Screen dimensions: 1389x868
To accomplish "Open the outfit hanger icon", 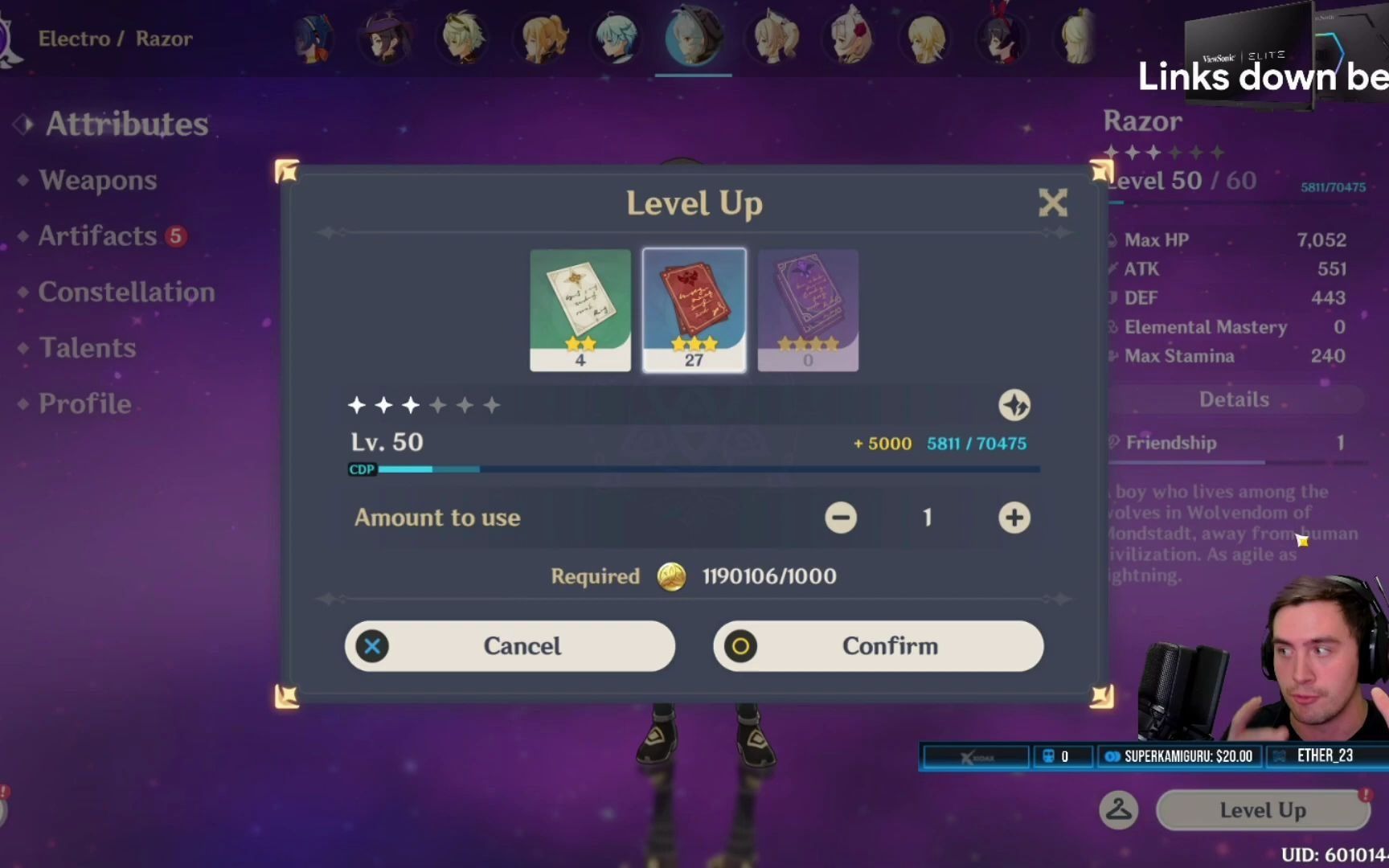I will 1118,810.
